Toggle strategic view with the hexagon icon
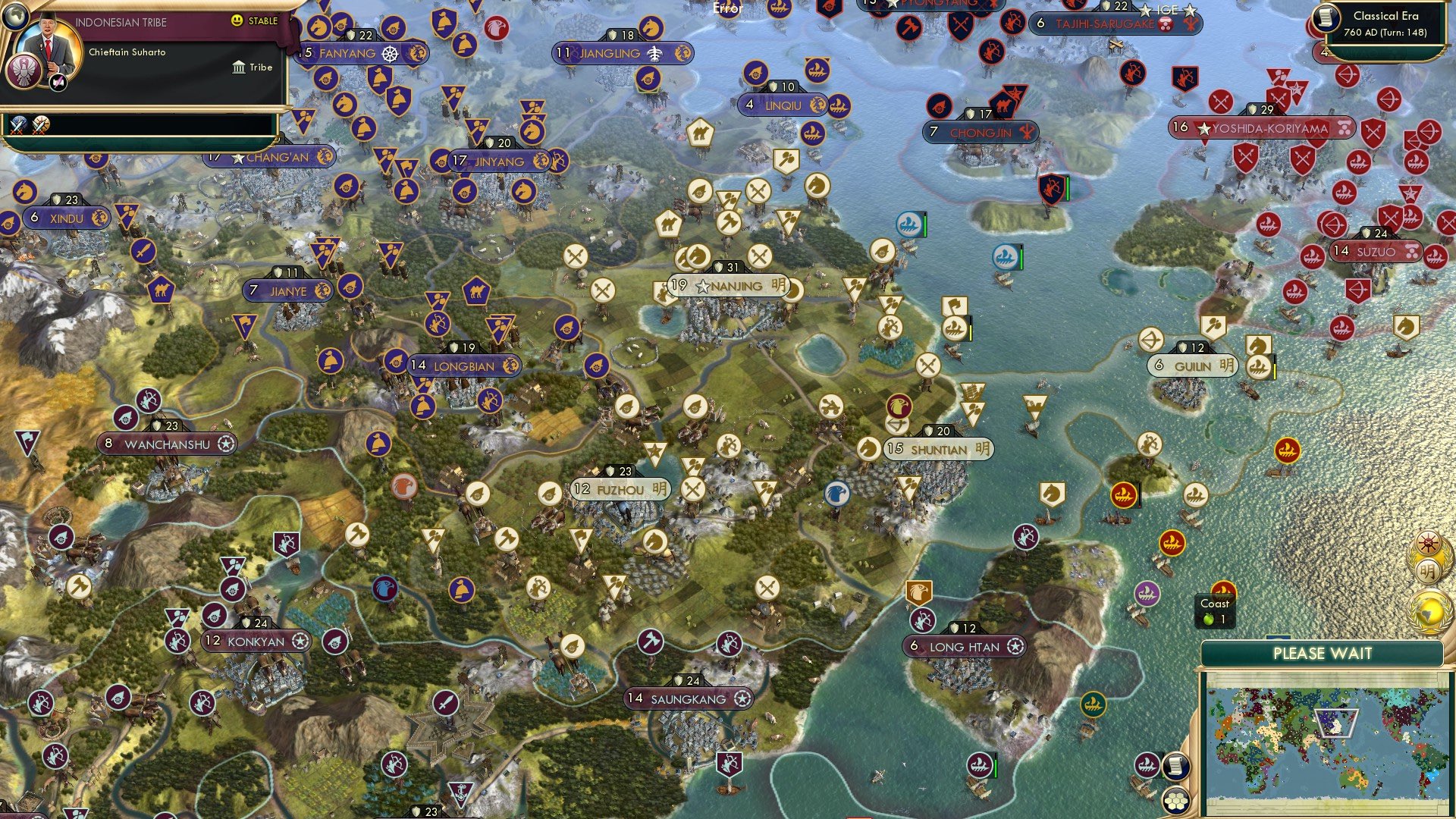The width and height of the screenshot is (1456, 819). point(1175,801)
